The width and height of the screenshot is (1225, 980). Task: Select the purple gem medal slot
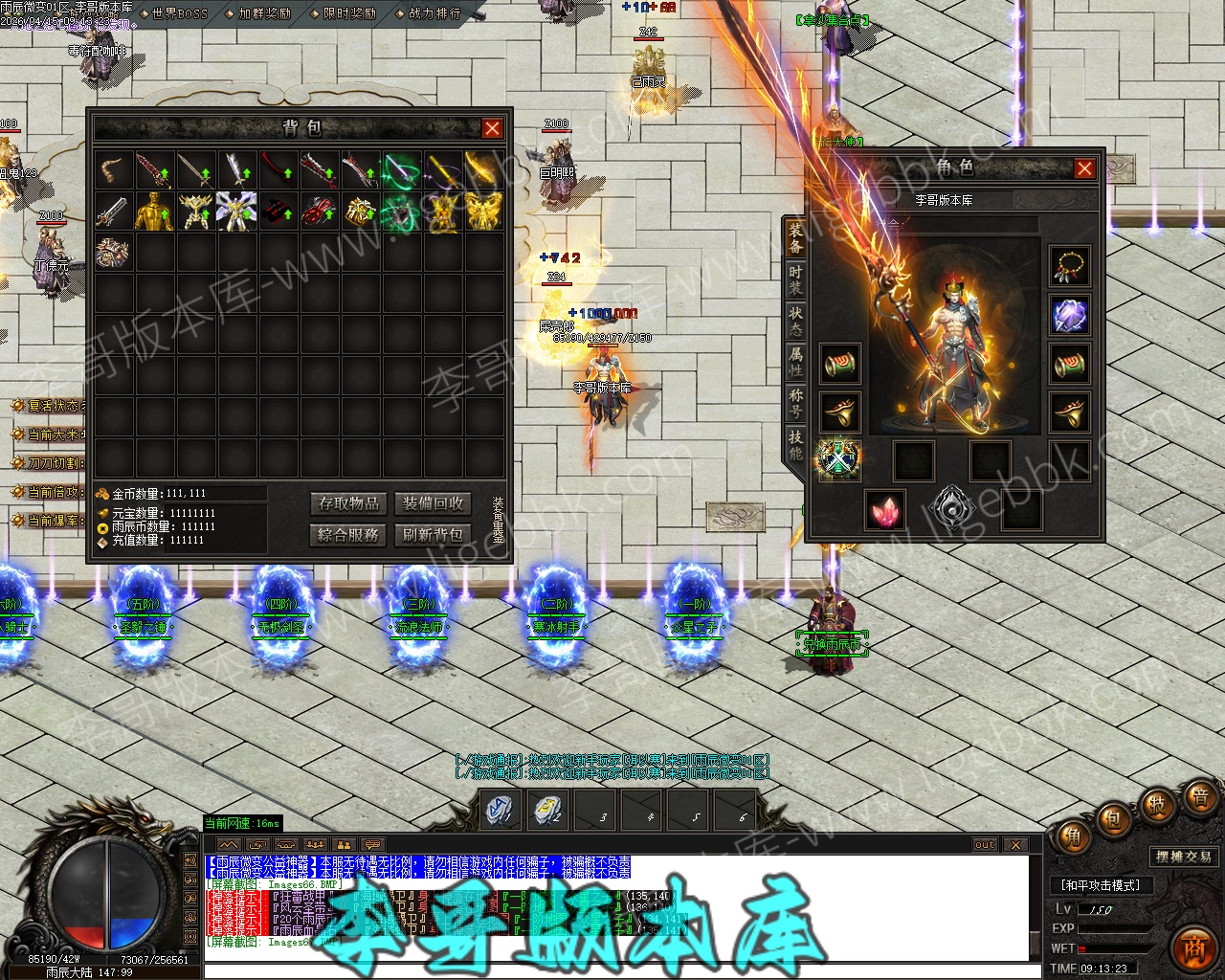[x=1069, y=315]
